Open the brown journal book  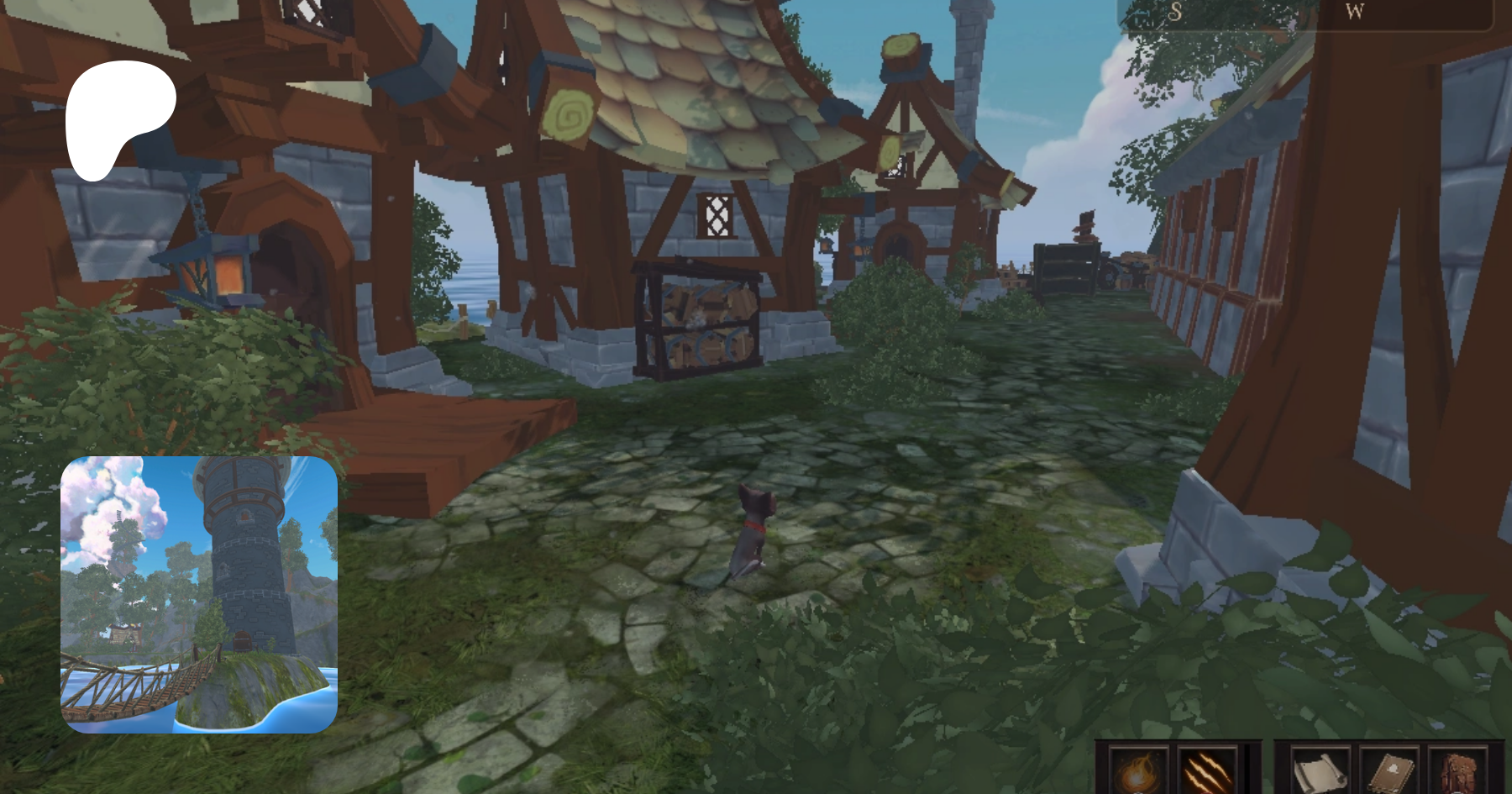1389,771
